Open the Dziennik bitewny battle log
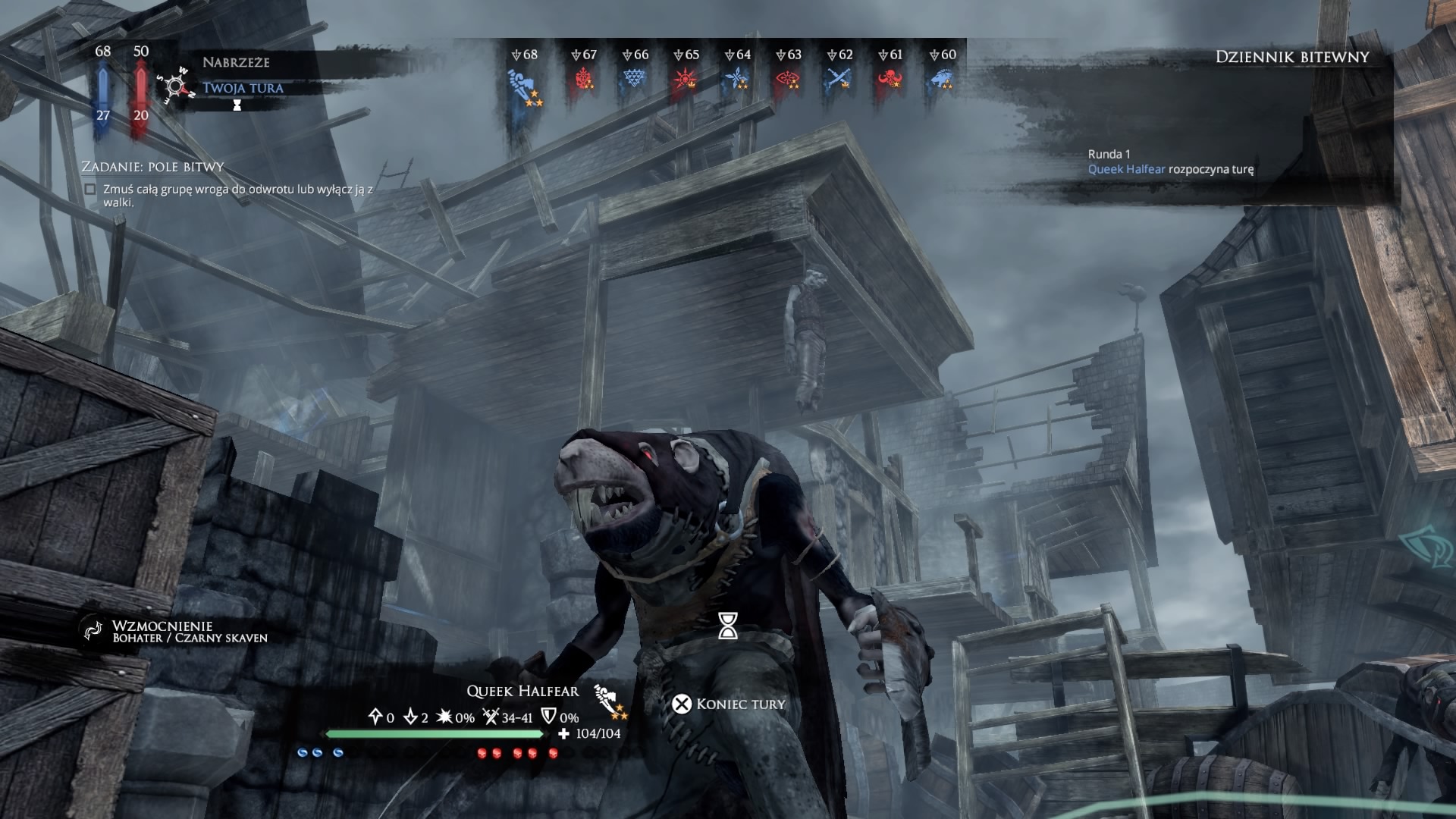This screenshot has height=819, width=1456. pyautogui.click(x=1291, y=57)
